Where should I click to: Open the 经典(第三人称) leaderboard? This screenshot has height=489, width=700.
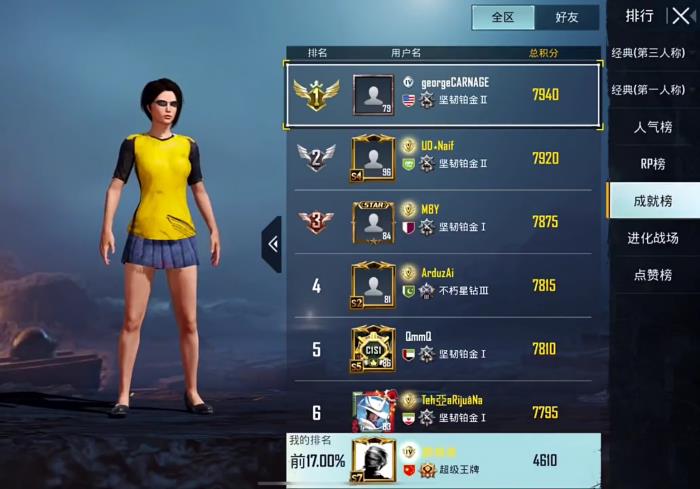point(648,53)
